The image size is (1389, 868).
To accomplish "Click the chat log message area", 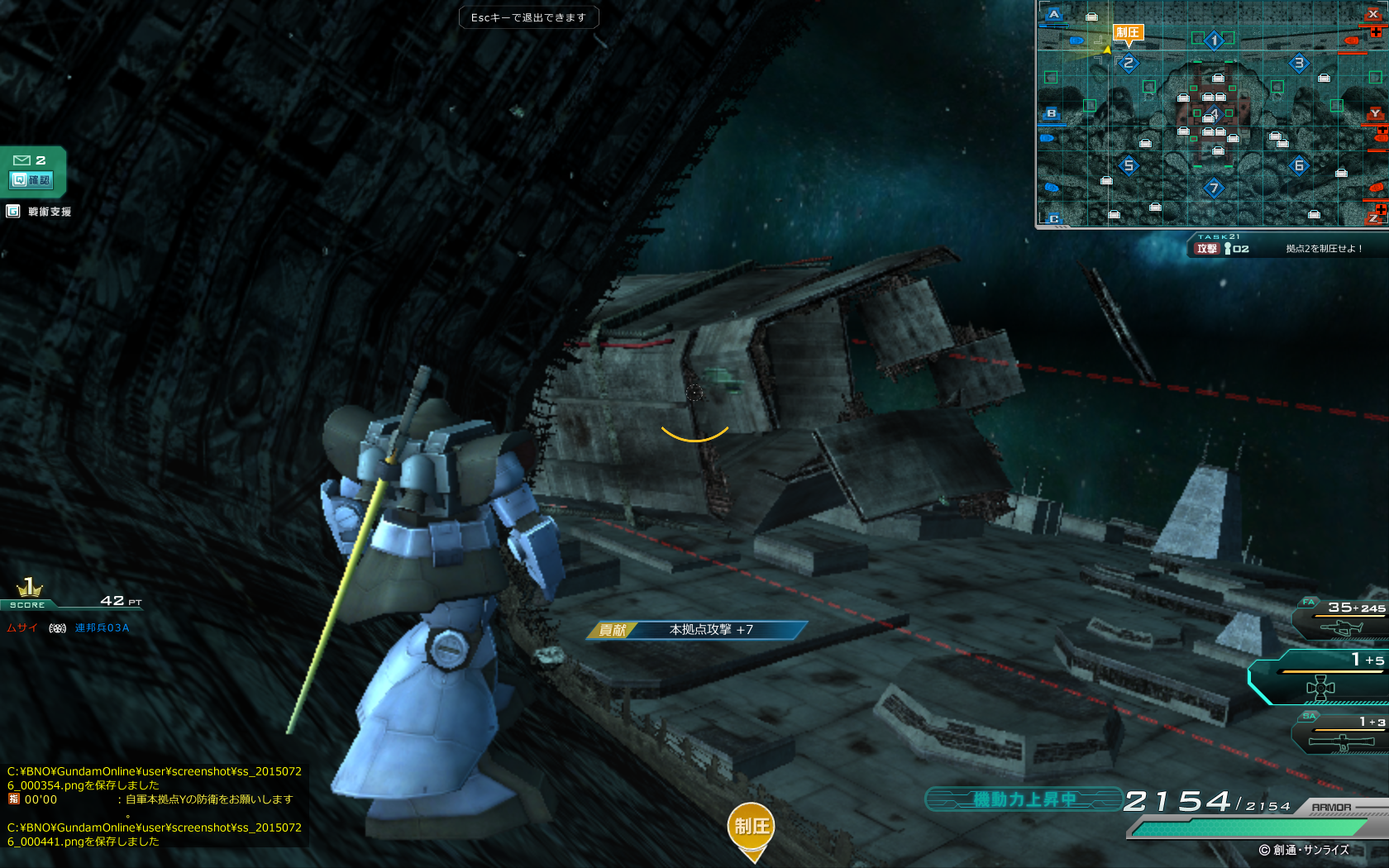I will pos(155,806).
